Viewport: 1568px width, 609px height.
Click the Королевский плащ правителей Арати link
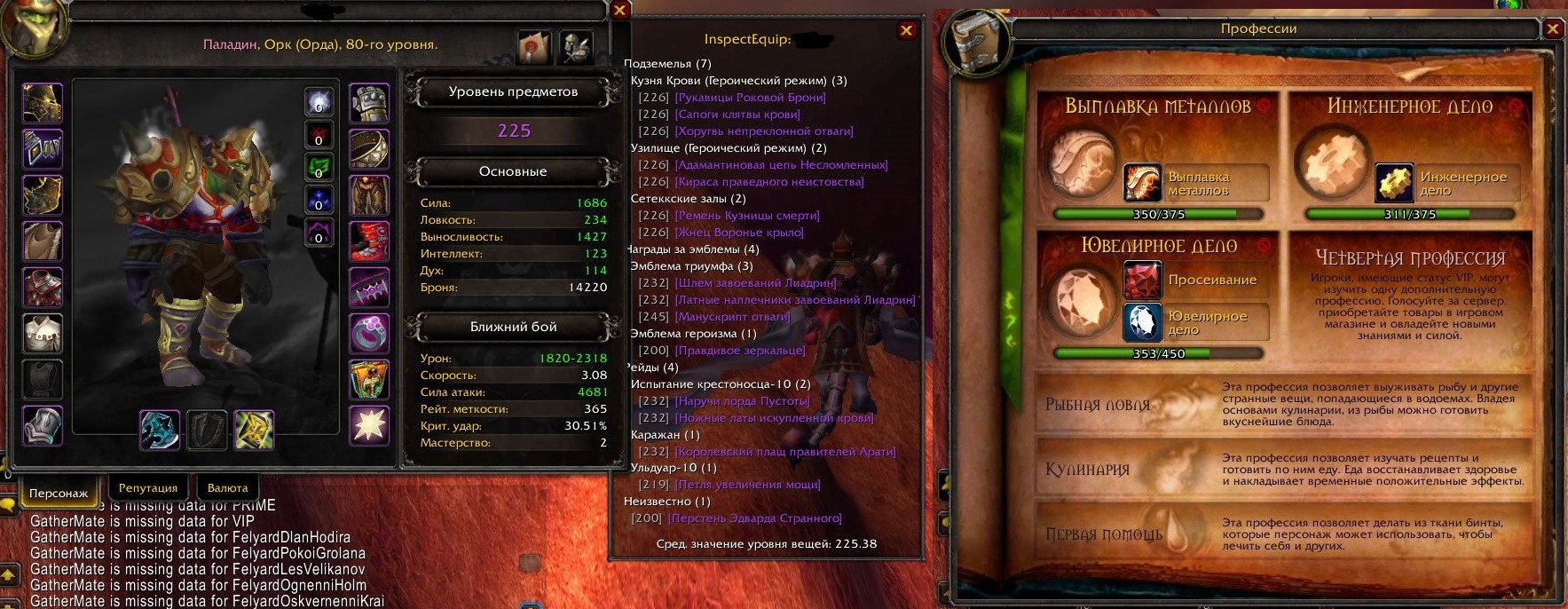[785, 452]
